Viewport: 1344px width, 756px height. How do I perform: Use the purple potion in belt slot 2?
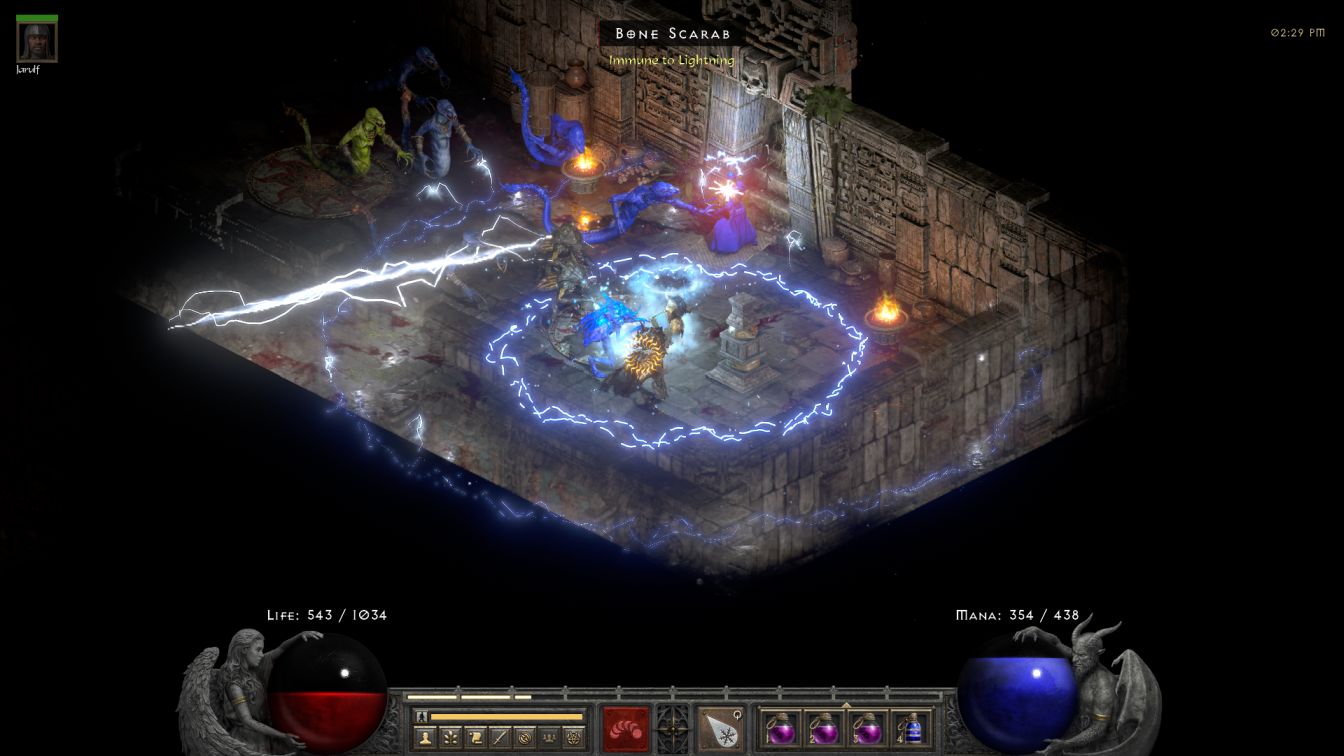(823, 727)
